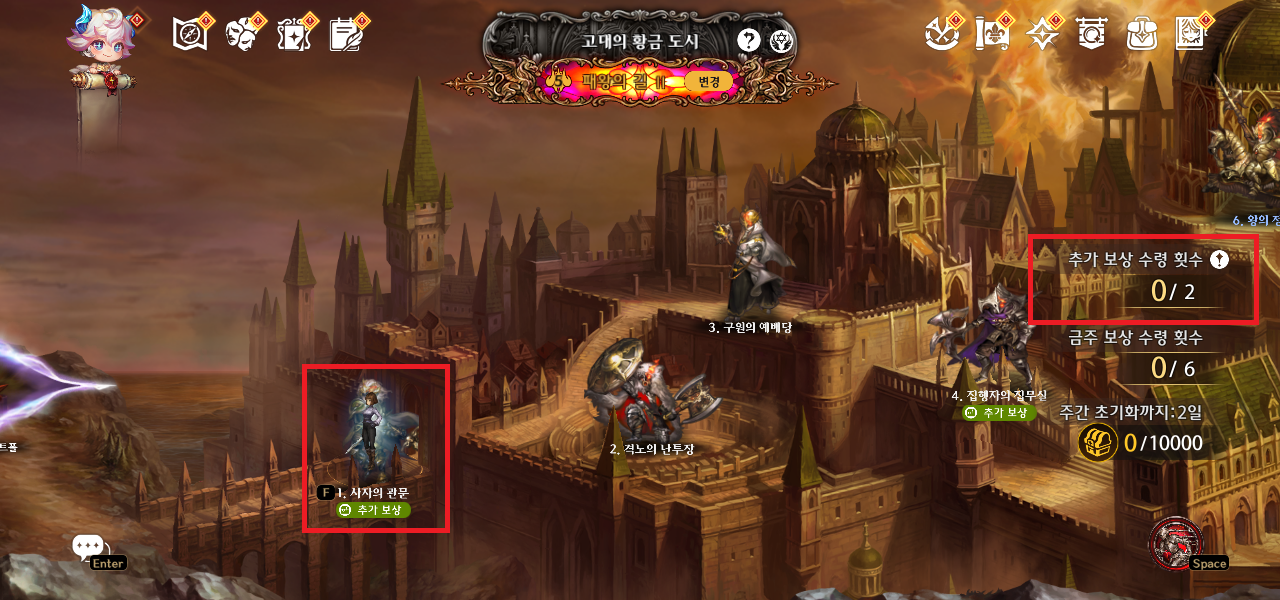Open the note with quill icon
The height and width of the screenshot is (600, 1280).
(x=346, y=34)
